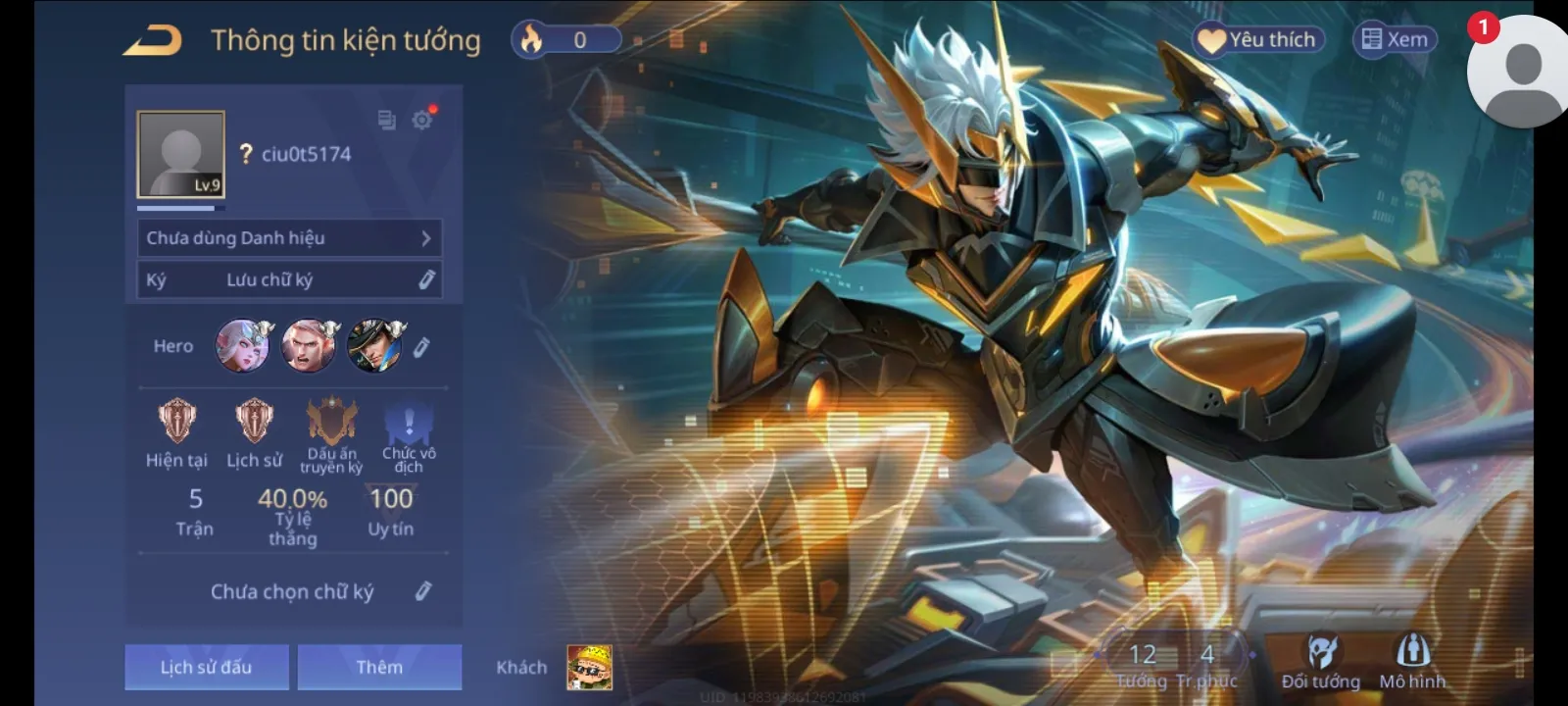Edit hero list via pencil icon
The image size is (1568, 706).
420,346
